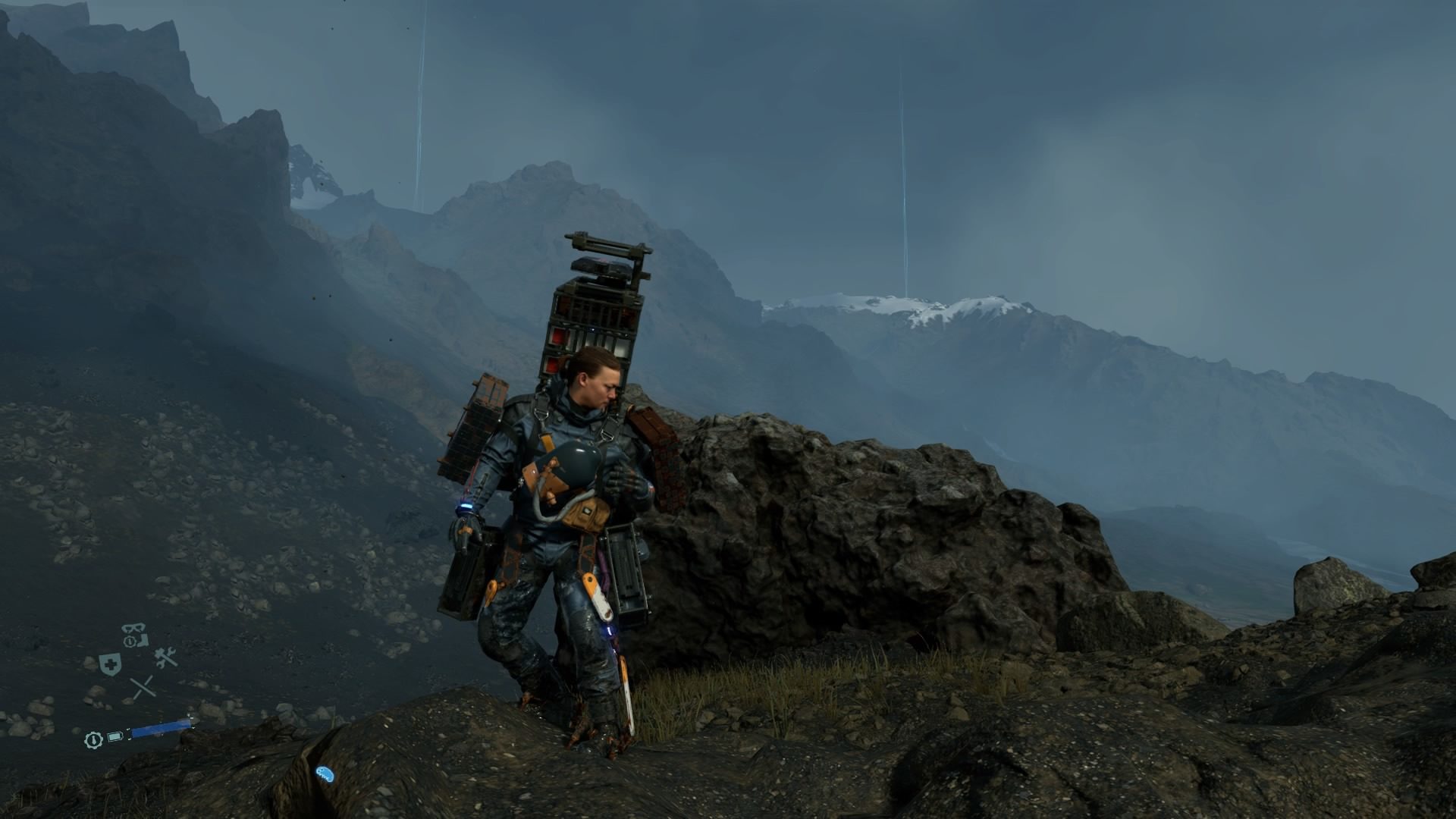Image resolution: width=1456 pixels, height=819 pixels.
Task: Click the battery charge icon
Action: point(115,736)
